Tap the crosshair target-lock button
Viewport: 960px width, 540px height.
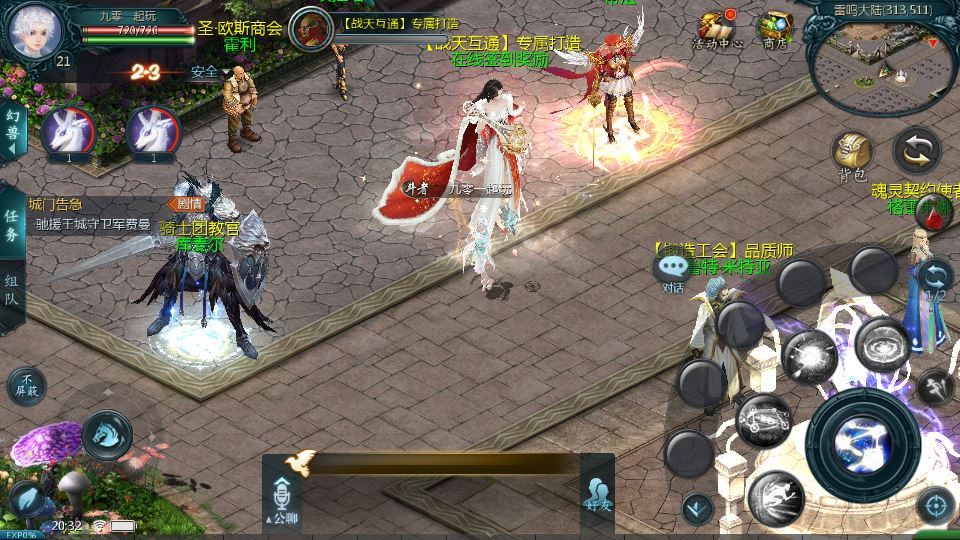click(x=935, y=505)
